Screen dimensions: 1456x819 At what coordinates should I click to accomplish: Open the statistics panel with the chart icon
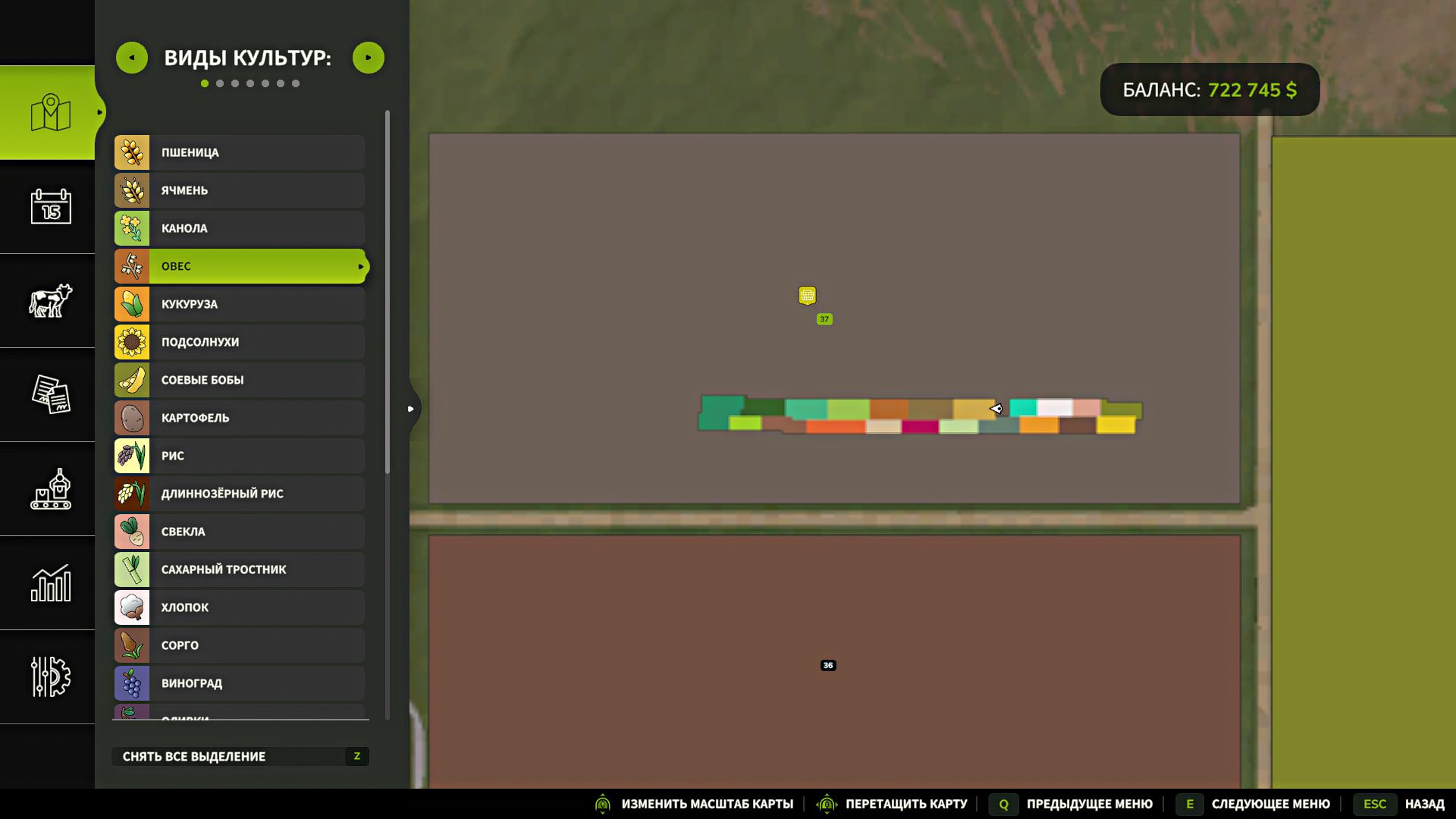tap(48, 584)
